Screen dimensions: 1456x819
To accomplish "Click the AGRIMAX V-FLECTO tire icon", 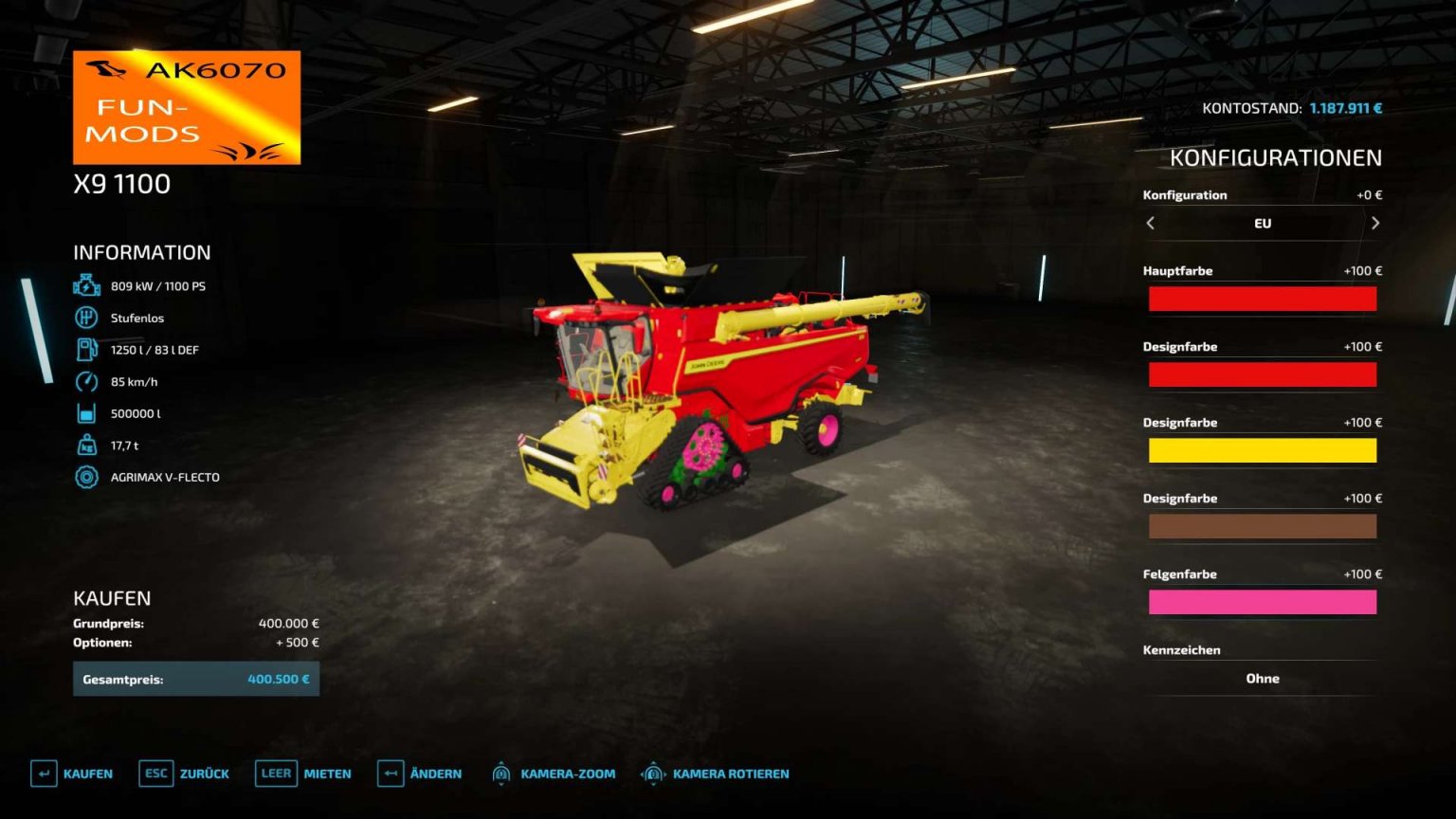I will click(x=86, y=477).
